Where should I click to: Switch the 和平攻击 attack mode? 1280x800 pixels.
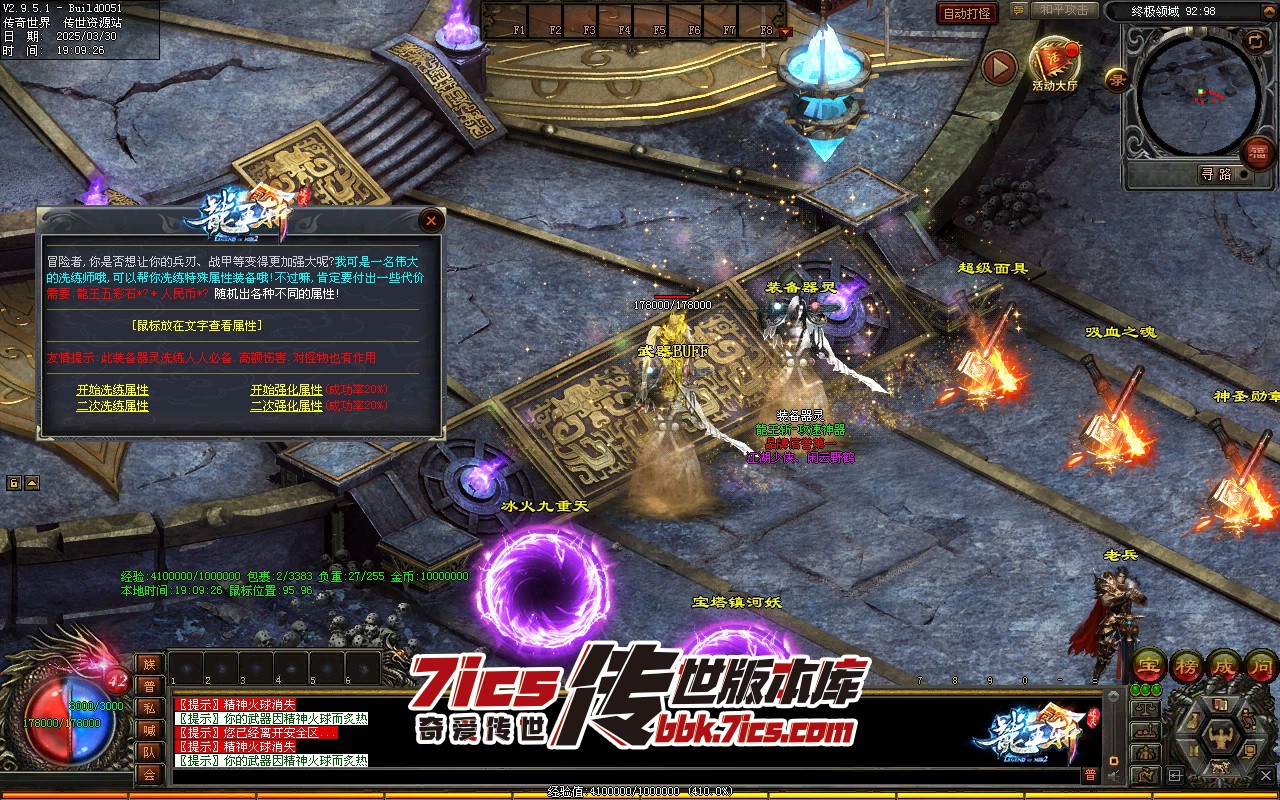click(1063, 10)
